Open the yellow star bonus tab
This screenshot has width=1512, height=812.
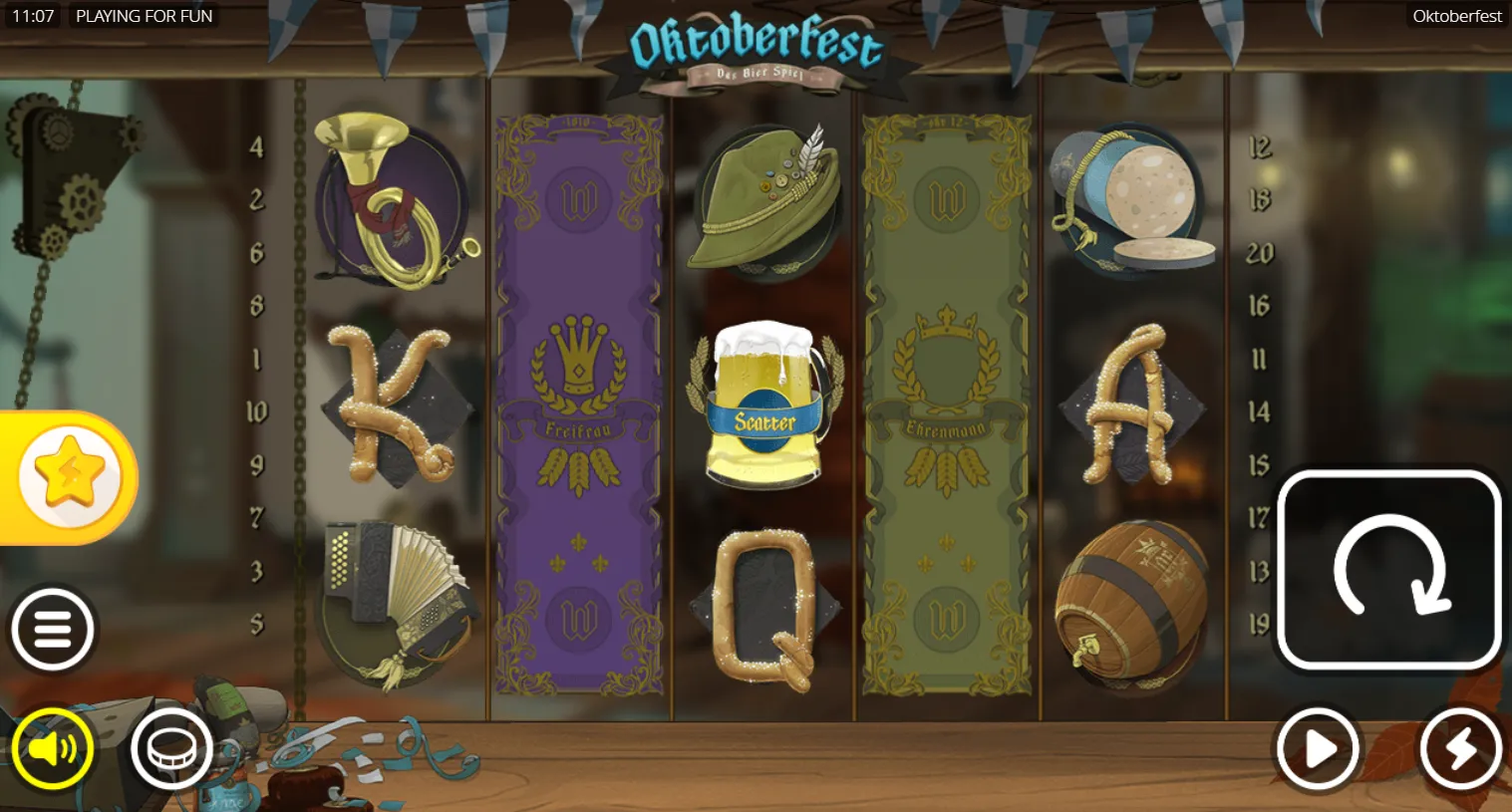(70, 477)
